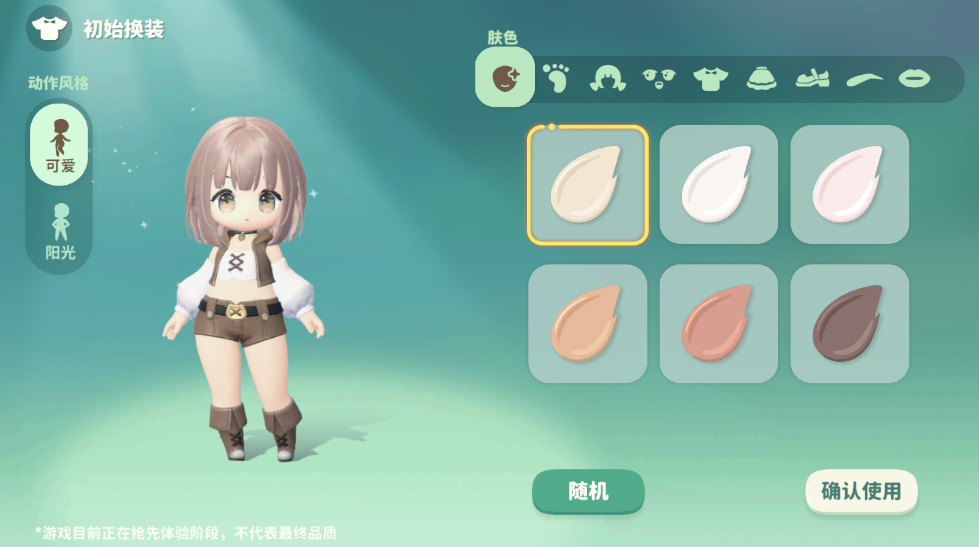Click the 初始换装 shirt icon
Viewport: 979px width, 547px height.
49,28
